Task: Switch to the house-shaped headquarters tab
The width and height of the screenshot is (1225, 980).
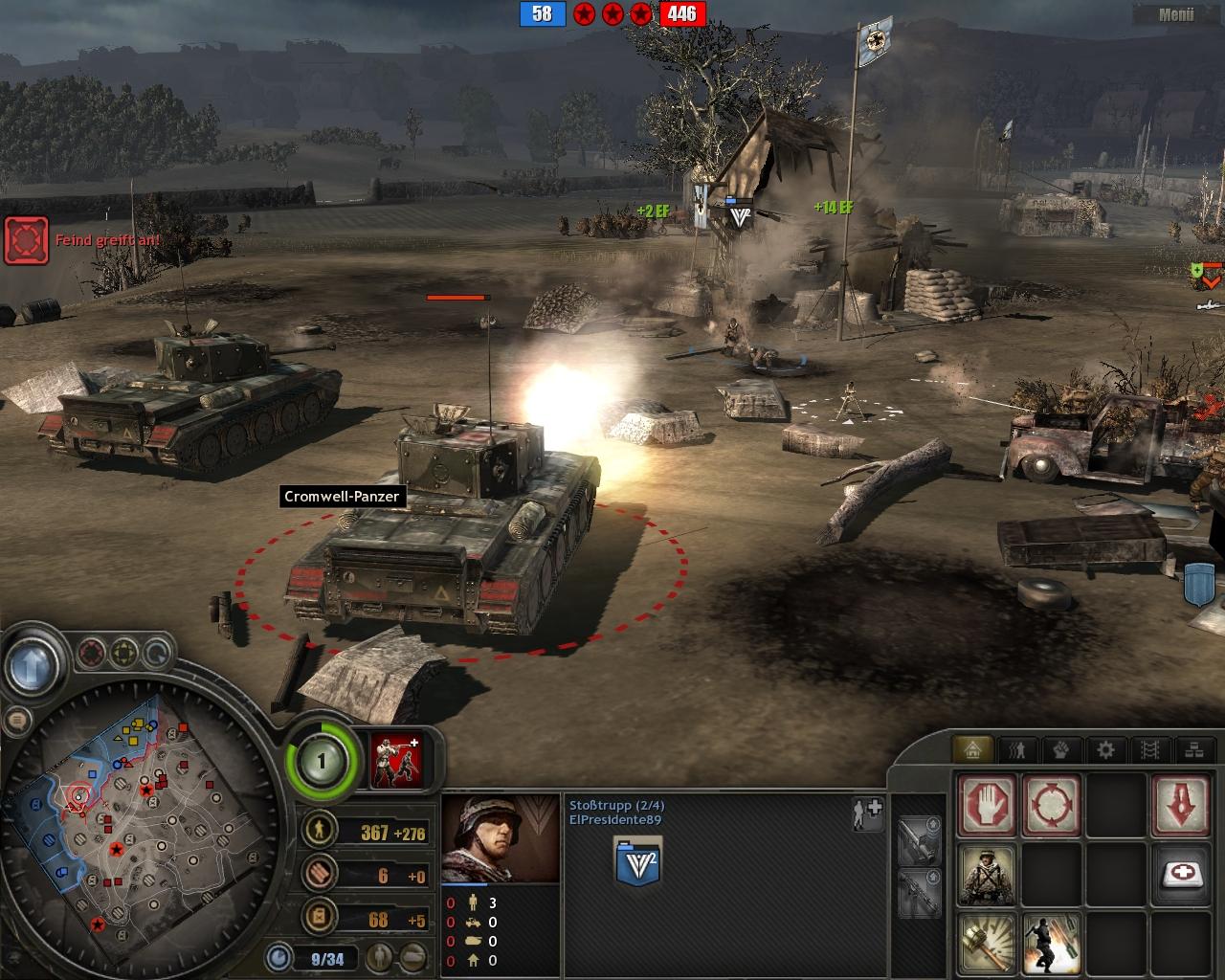Action: 973,750
